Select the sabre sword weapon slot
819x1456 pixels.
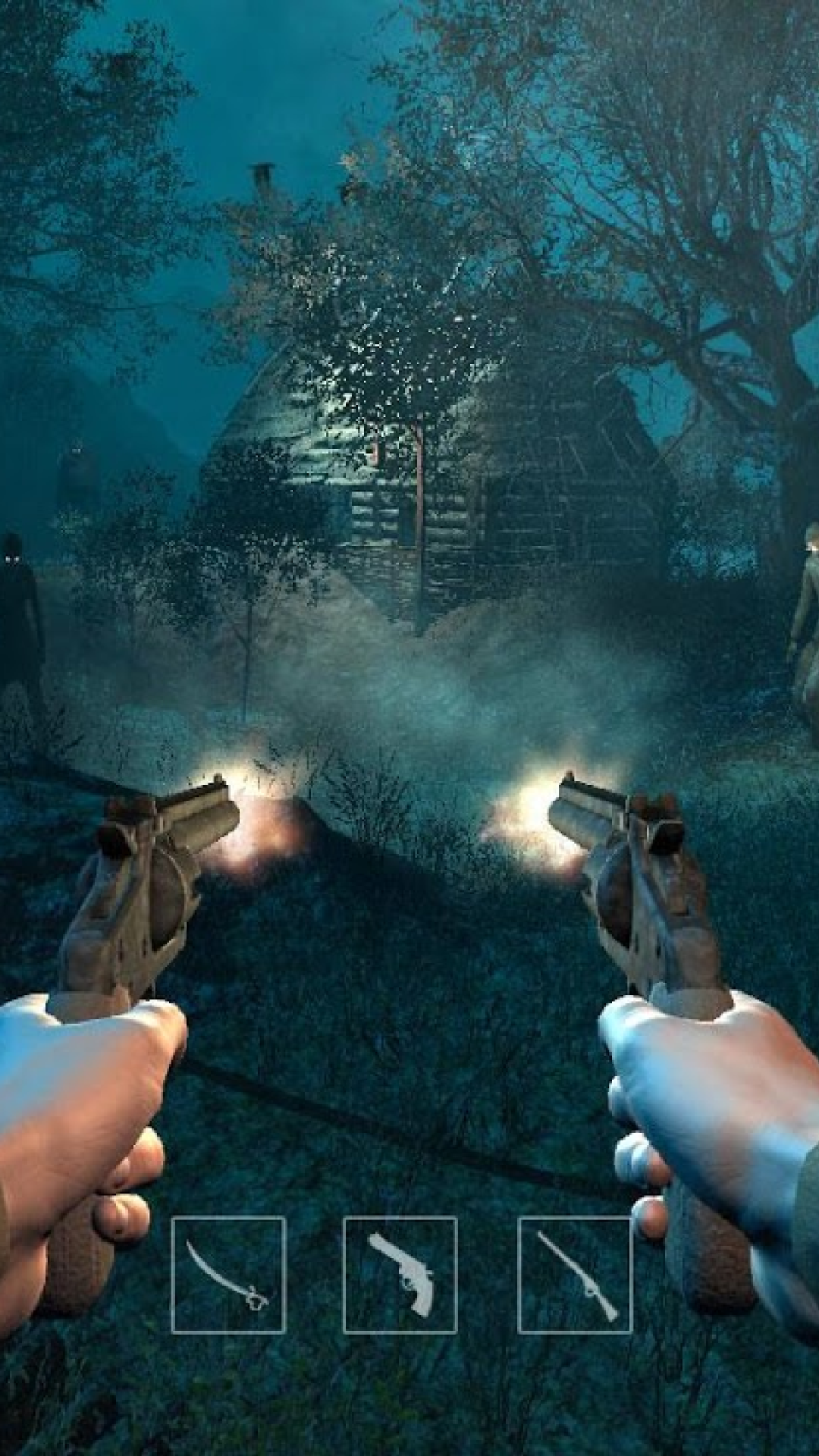228,1274
